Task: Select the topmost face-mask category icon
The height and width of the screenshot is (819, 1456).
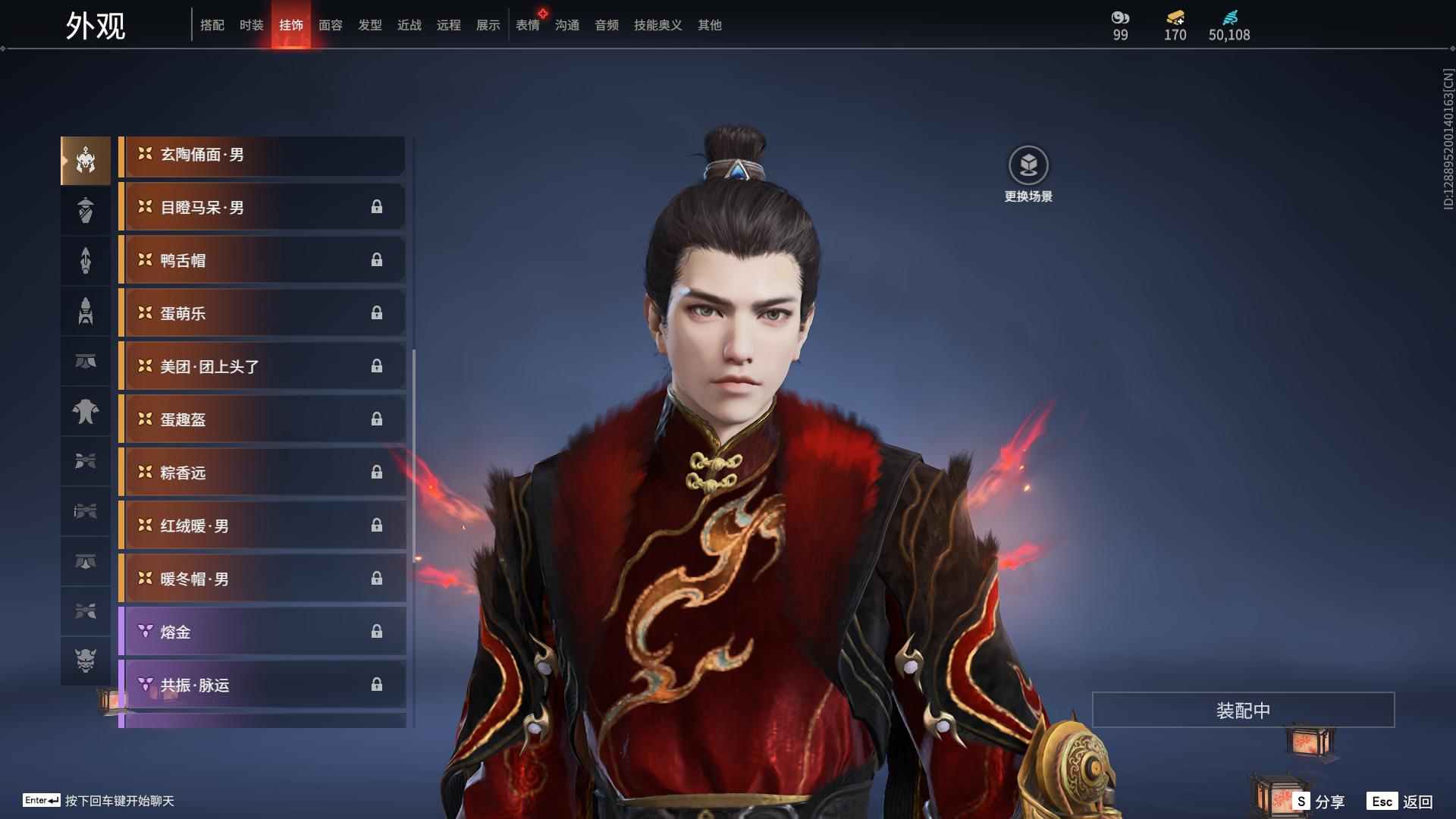Action: [x=85, y=160]
